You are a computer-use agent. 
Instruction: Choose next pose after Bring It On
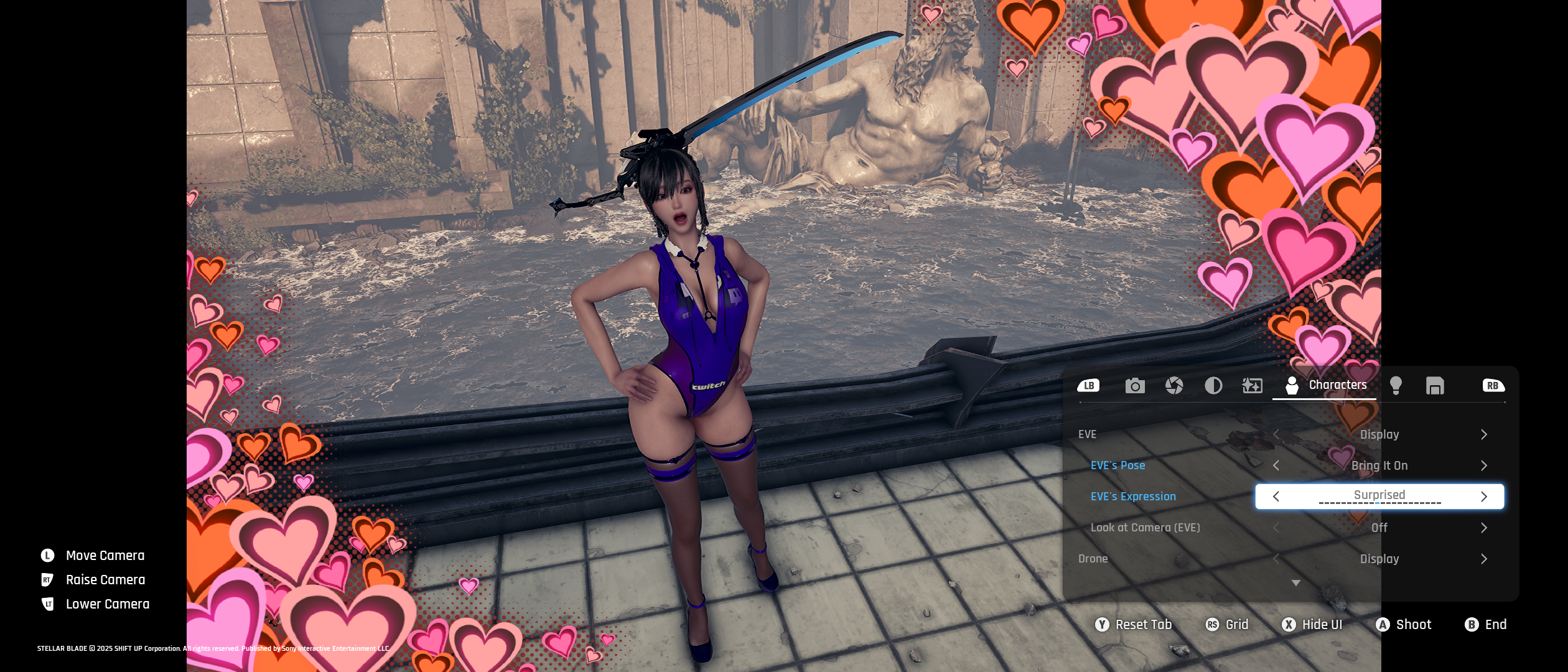tap(1484, 465)
